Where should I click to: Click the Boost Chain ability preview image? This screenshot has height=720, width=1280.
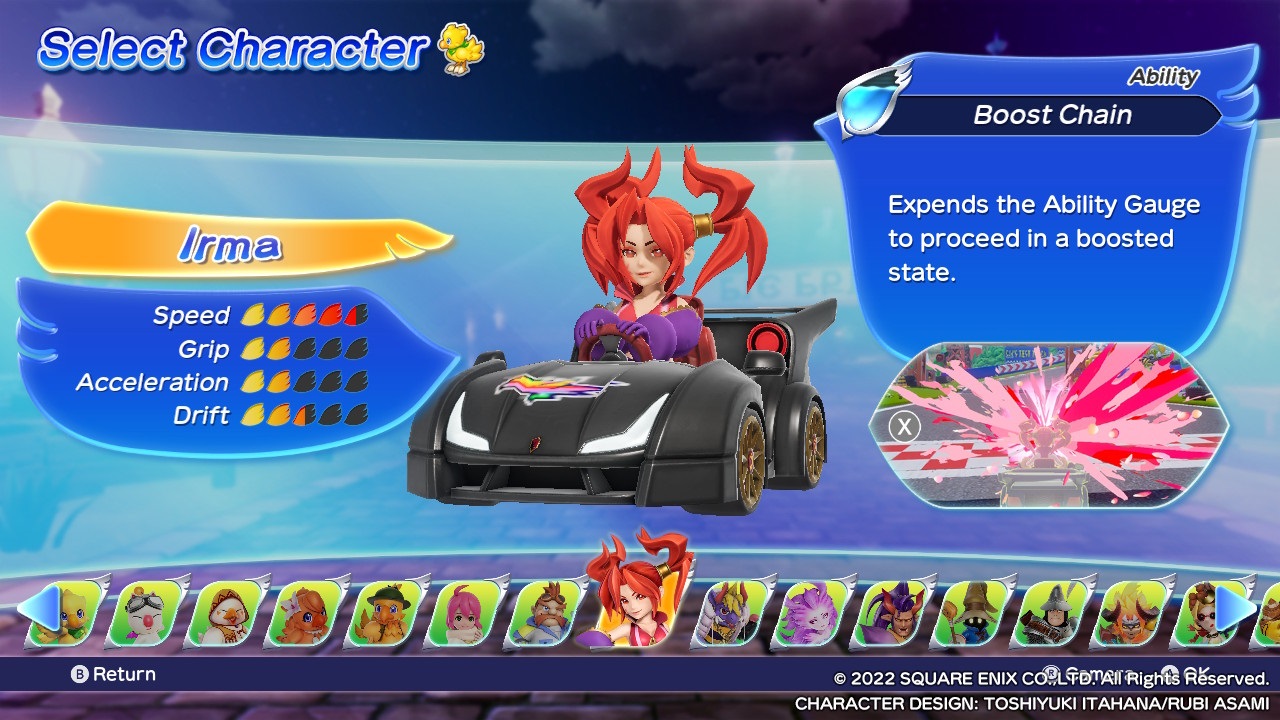pyautogui.click(x=1050, y=425)
